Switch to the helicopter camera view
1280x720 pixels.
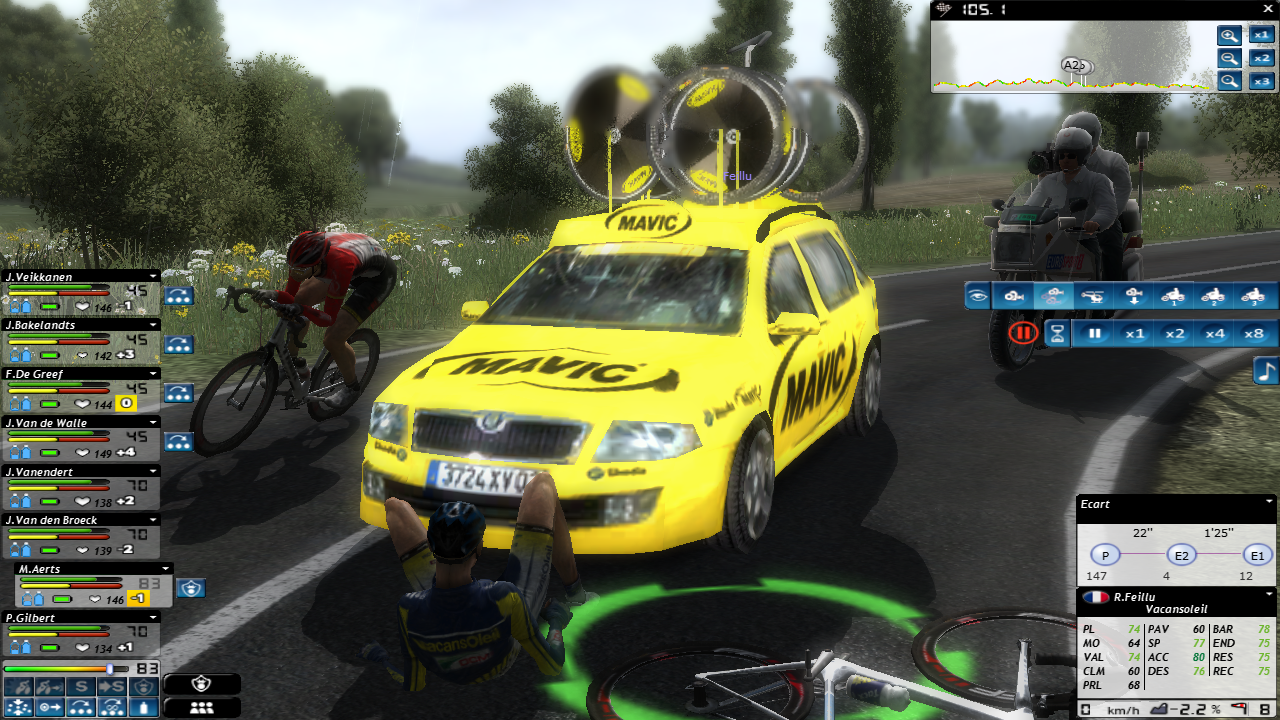point(1096,296)
